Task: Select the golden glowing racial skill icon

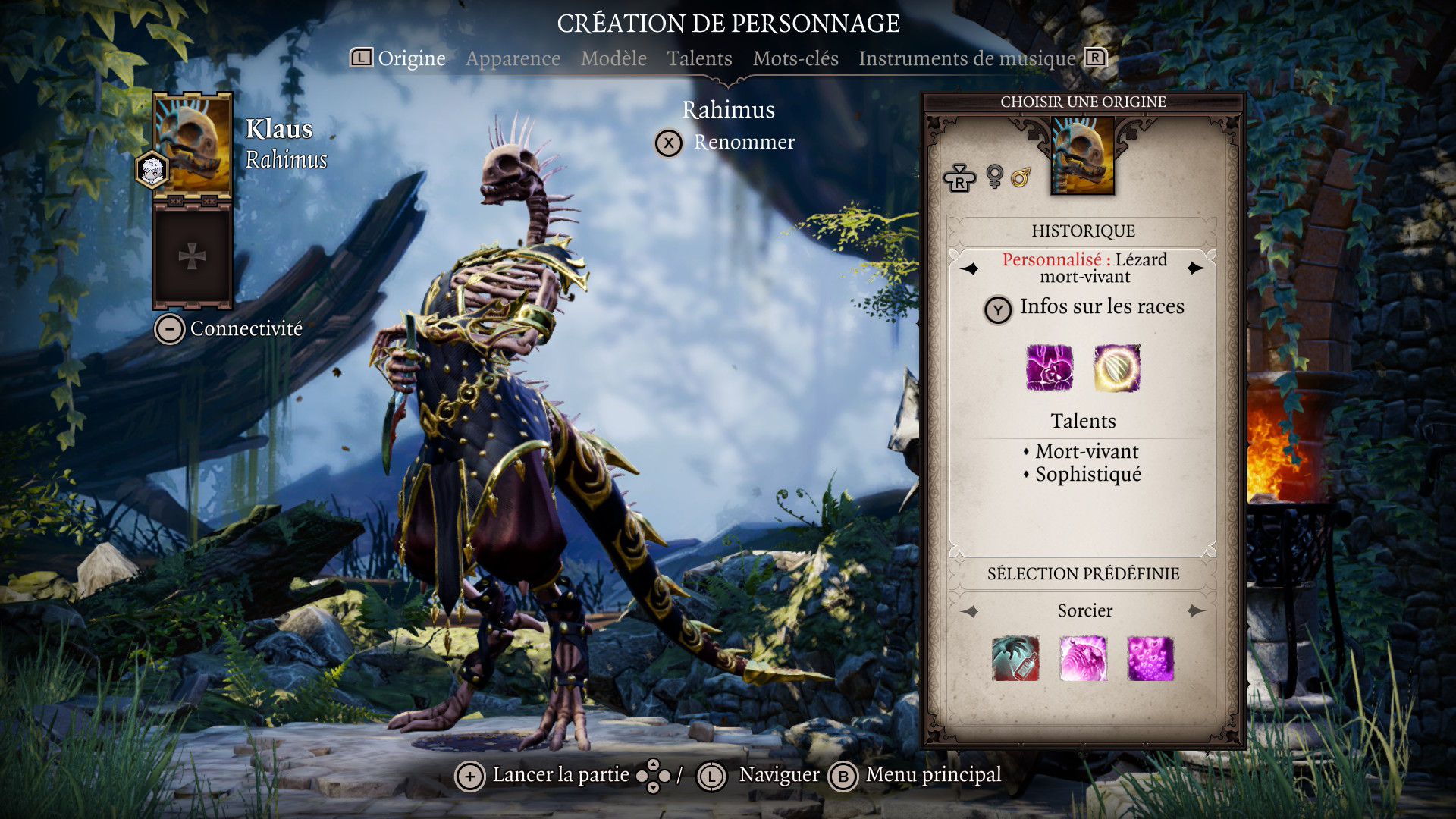Action: tap(1117, 368)
